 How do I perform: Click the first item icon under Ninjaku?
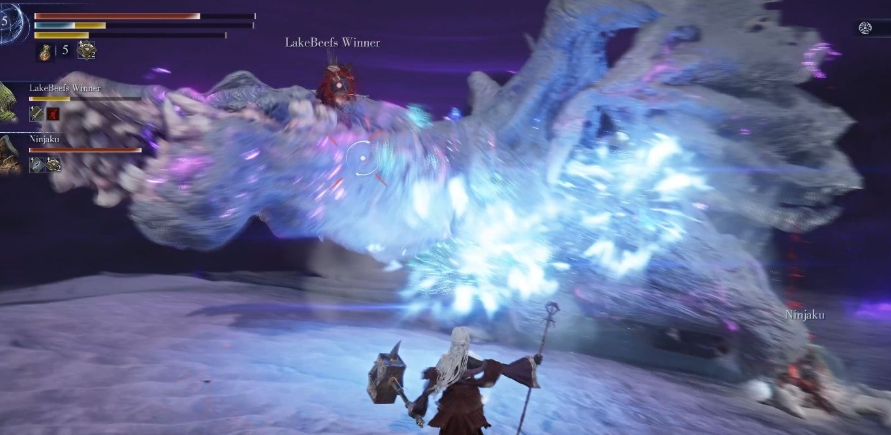click(37, 164)
